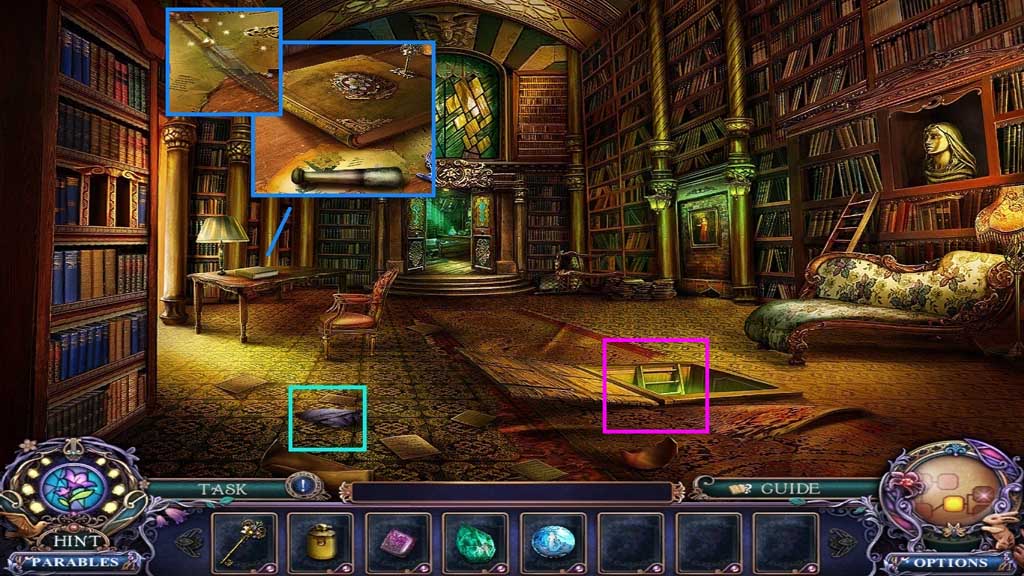Open the strategy Guide
The width and height of the screenshot is (1024, 576).
(x=775, y=489)
